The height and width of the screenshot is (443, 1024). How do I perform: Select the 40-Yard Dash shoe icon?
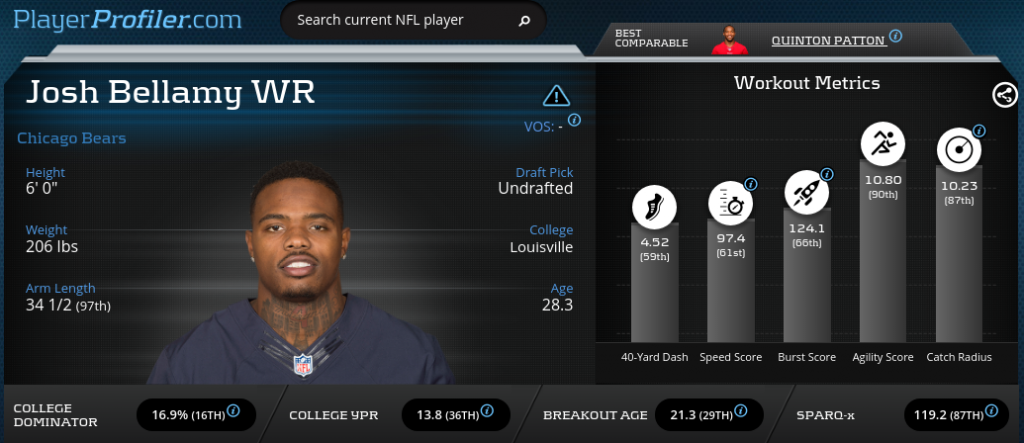point(655,207)
